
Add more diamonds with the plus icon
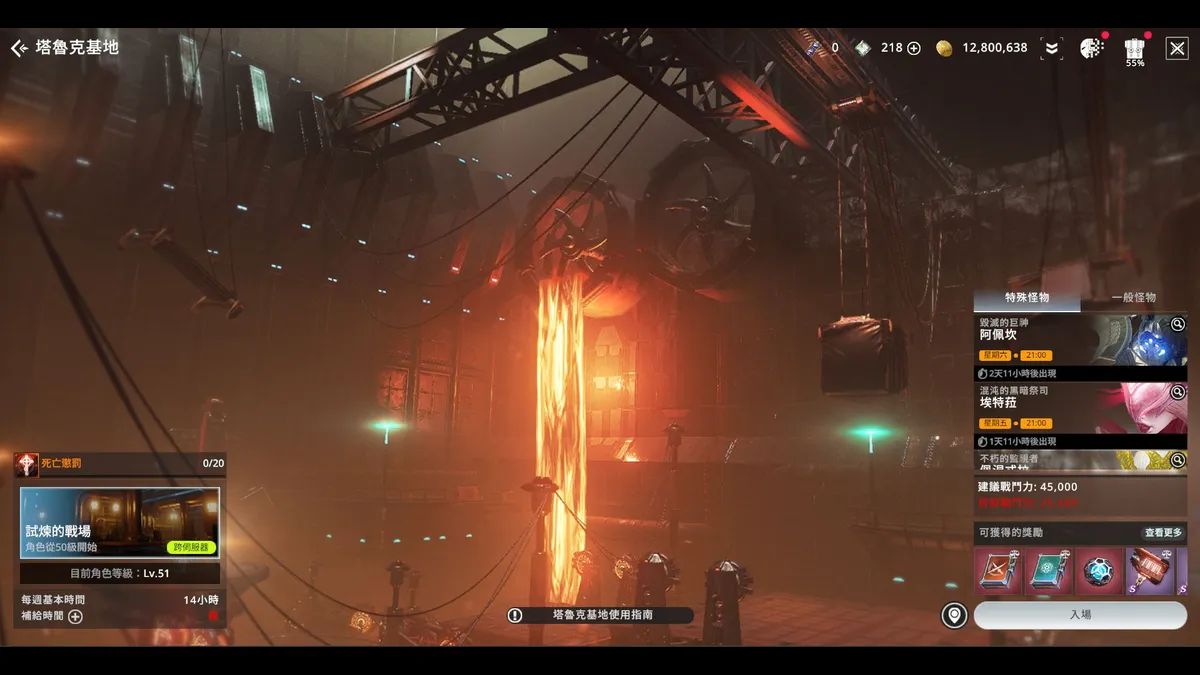[913, 48]
